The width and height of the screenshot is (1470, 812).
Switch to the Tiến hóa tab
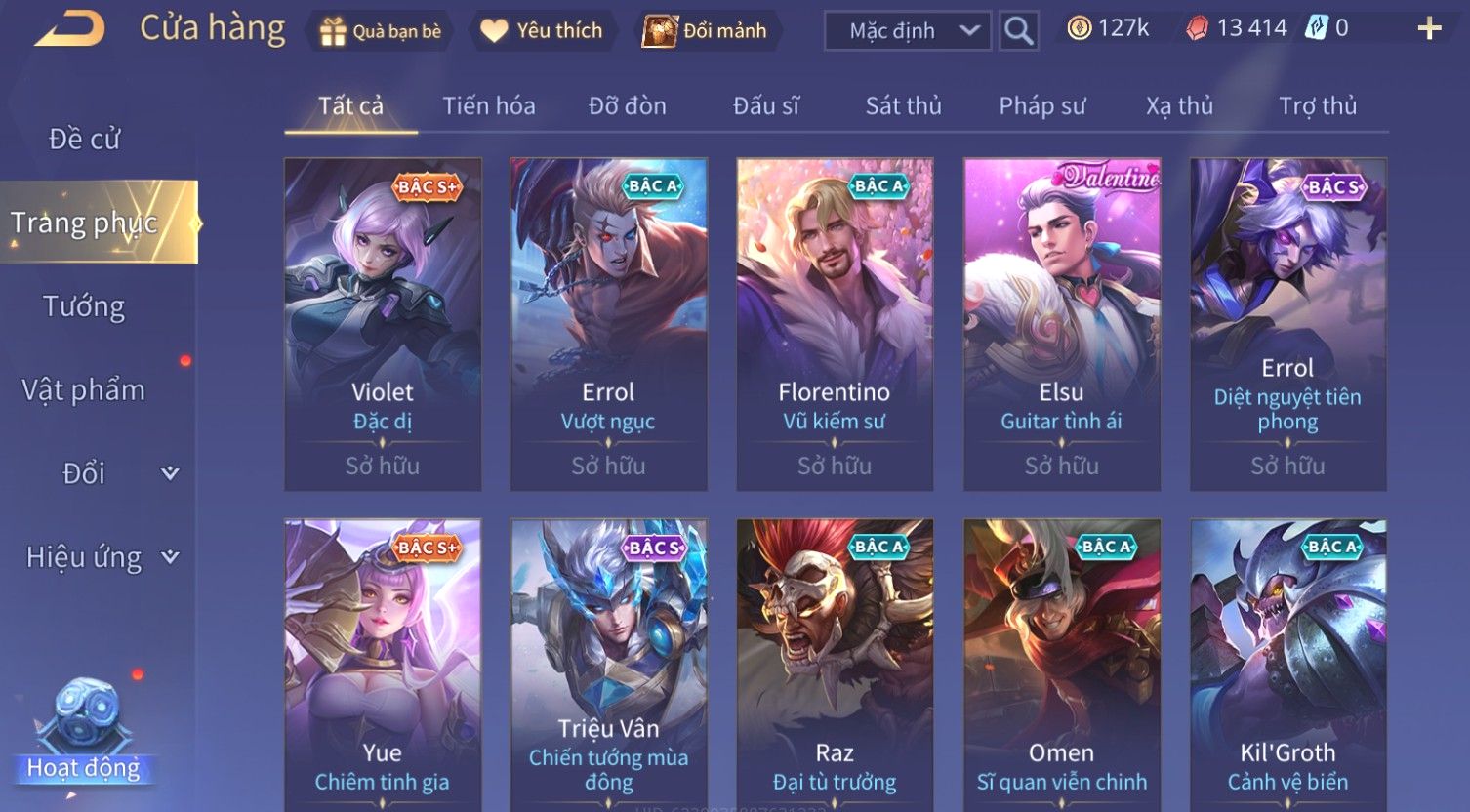488,105
